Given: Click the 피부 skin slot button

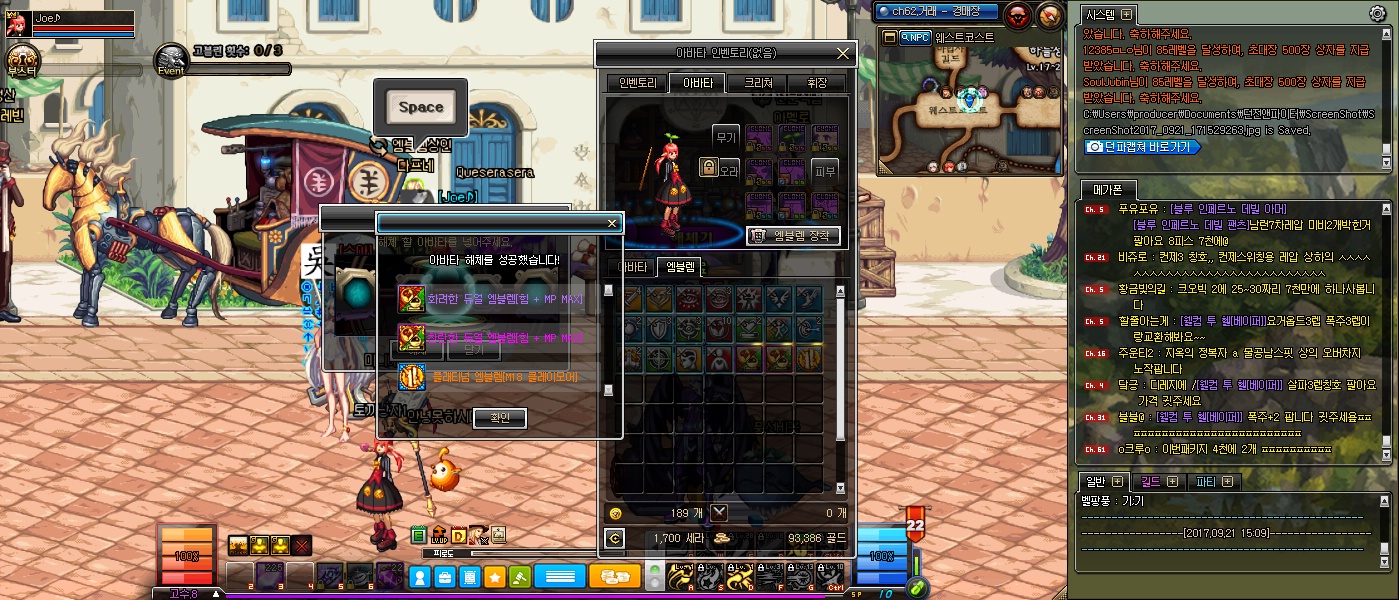Looking at the screenshot, I should click(x=824, y=170).
